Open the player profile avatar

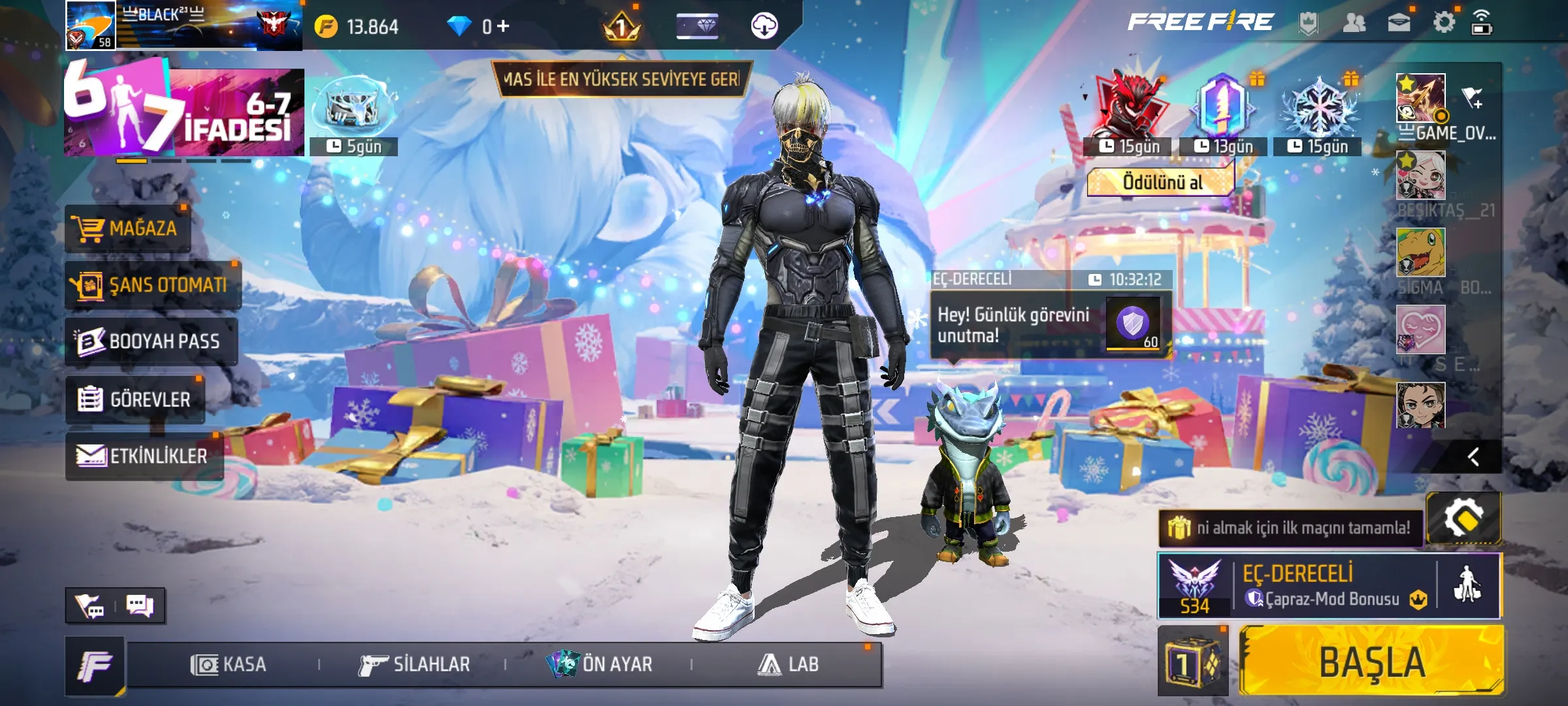[91, 25]
